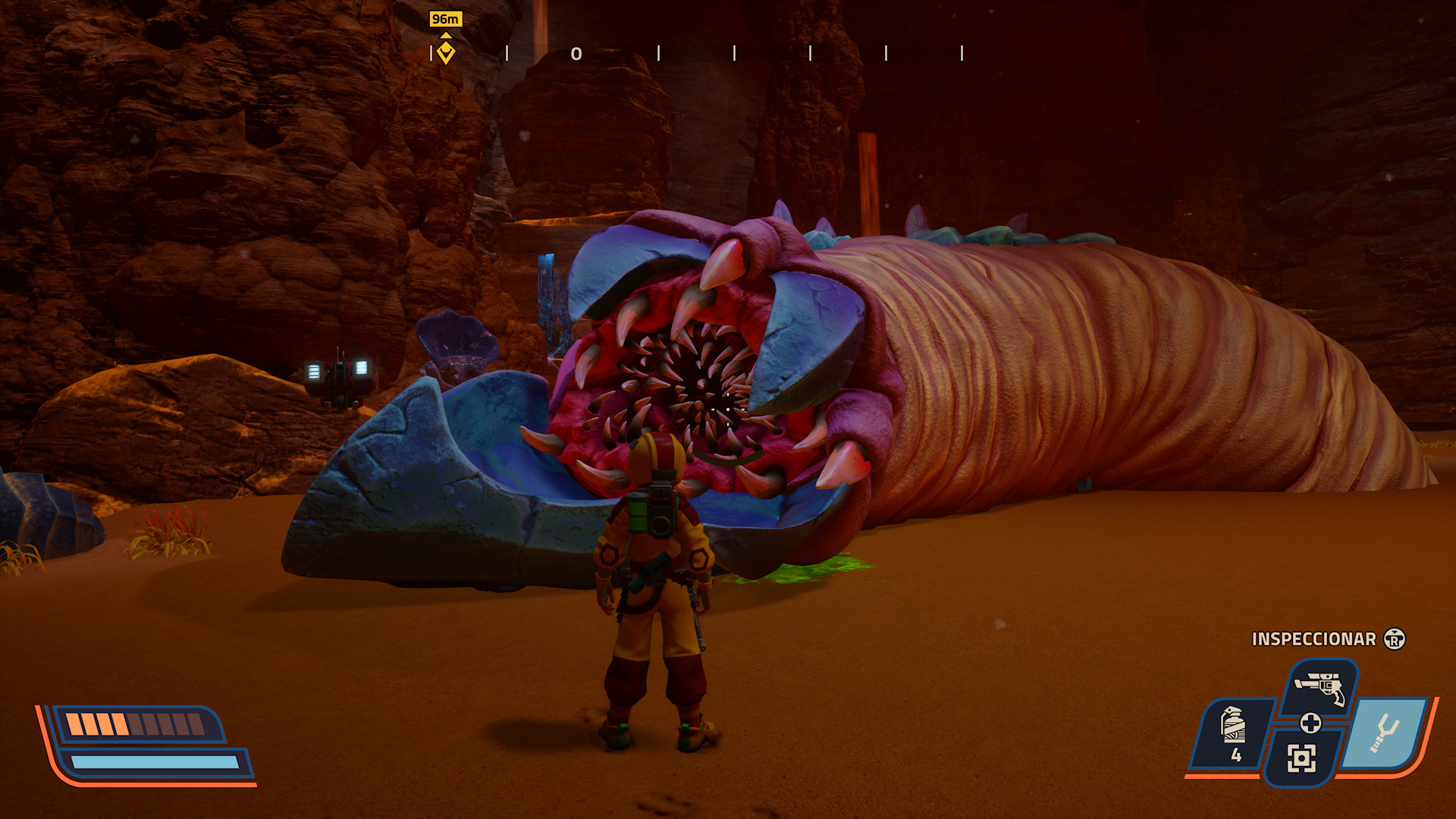Choose the bandage jar item slot
The height and width of the screenshot is (819, 1456).
point(1234,733)
